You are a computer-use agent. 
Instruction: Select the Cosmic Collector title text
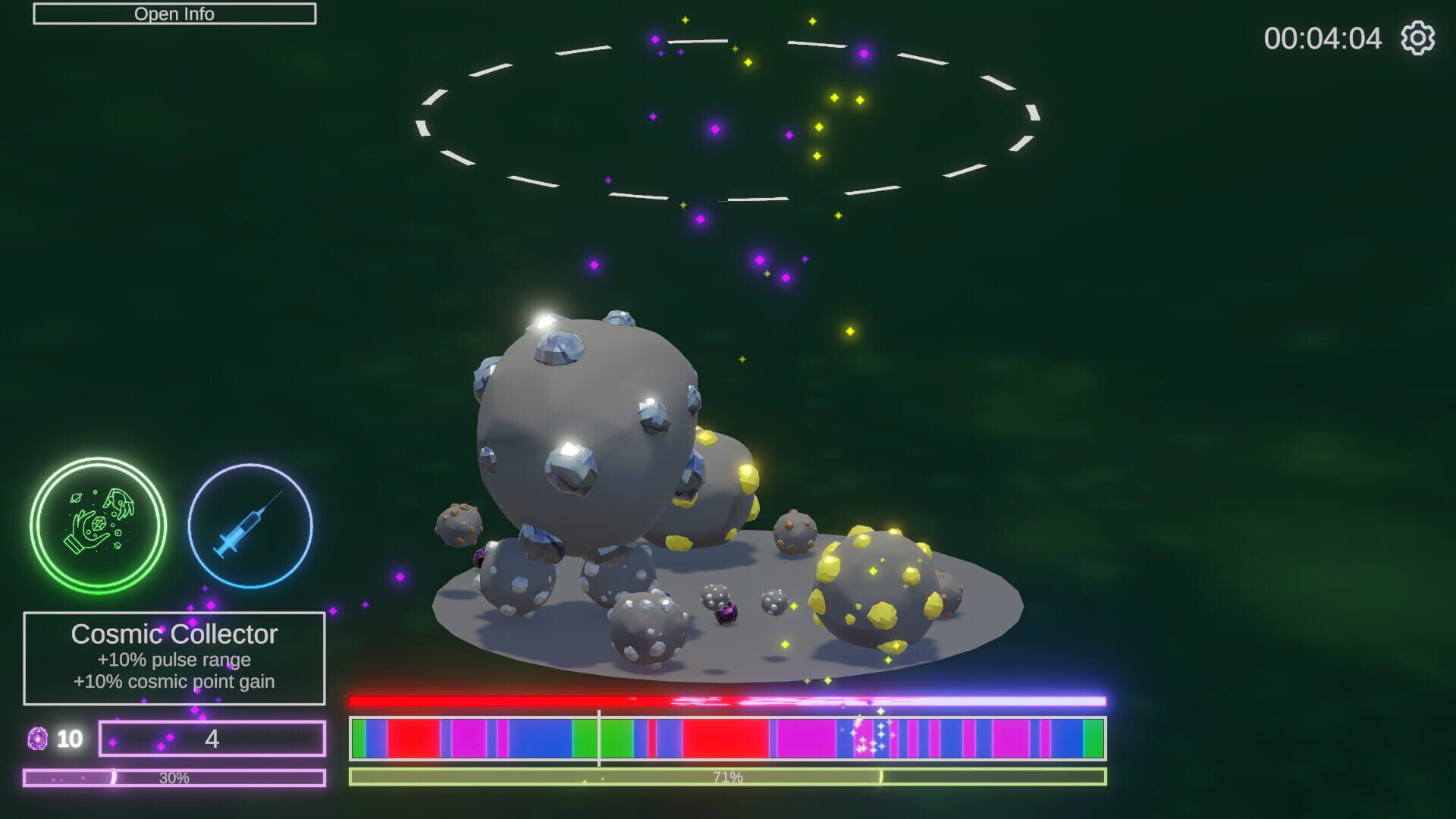pos(175,635)
